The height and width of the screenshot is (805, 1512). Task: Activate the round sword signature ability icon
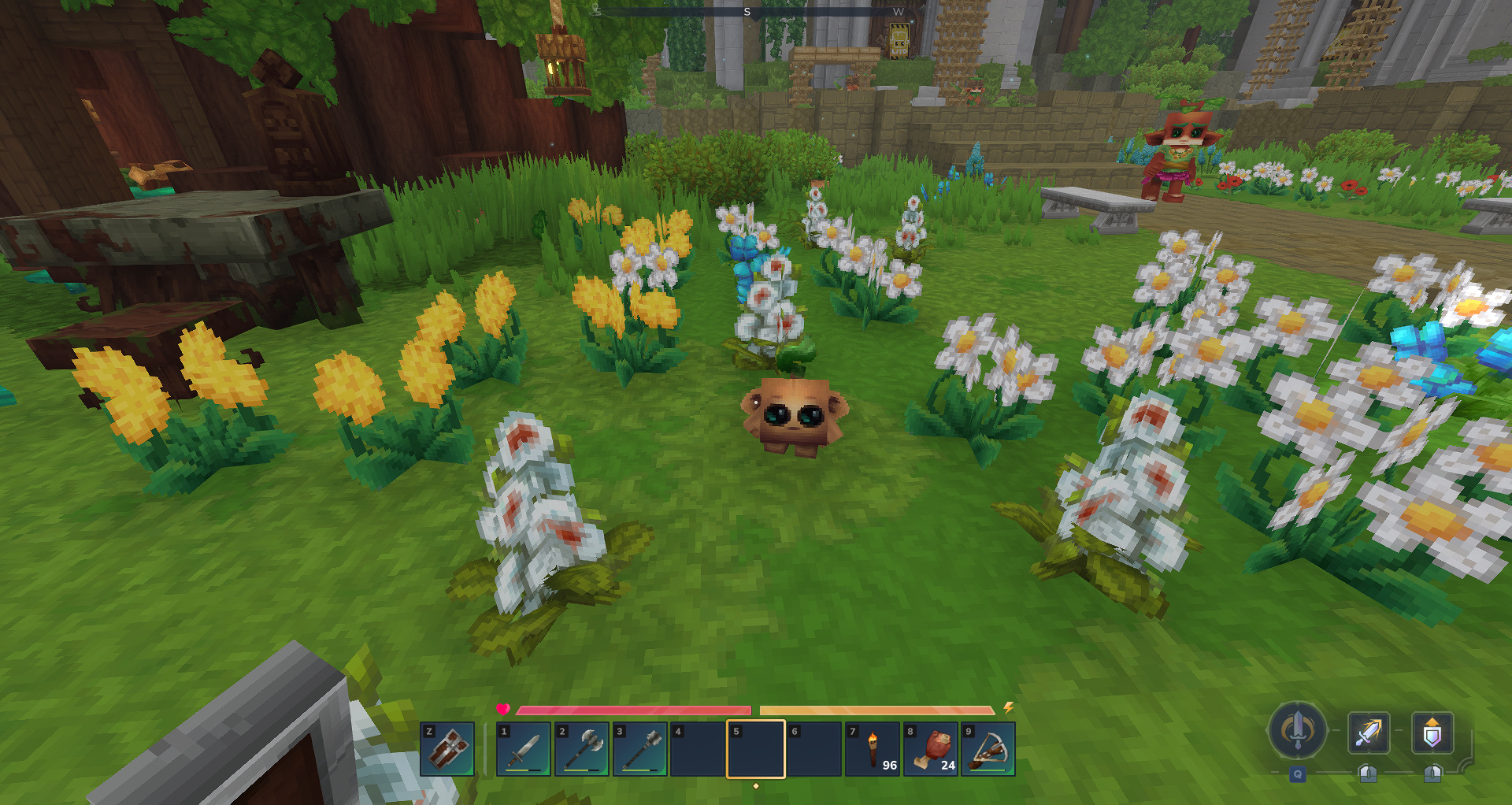(x=1297, y=731)
